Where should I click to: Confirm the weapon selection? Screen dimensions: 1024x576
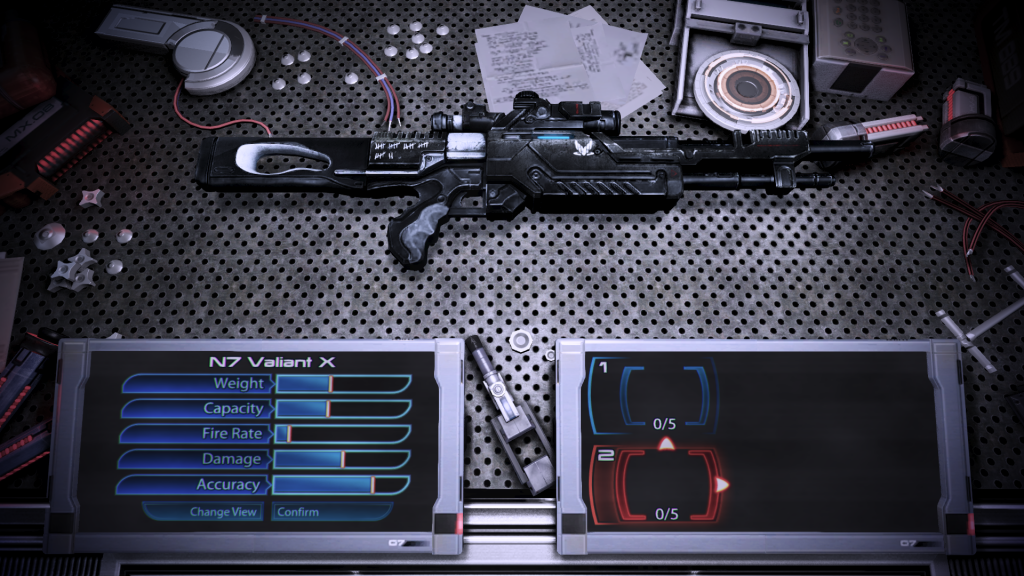pos(298,512)
